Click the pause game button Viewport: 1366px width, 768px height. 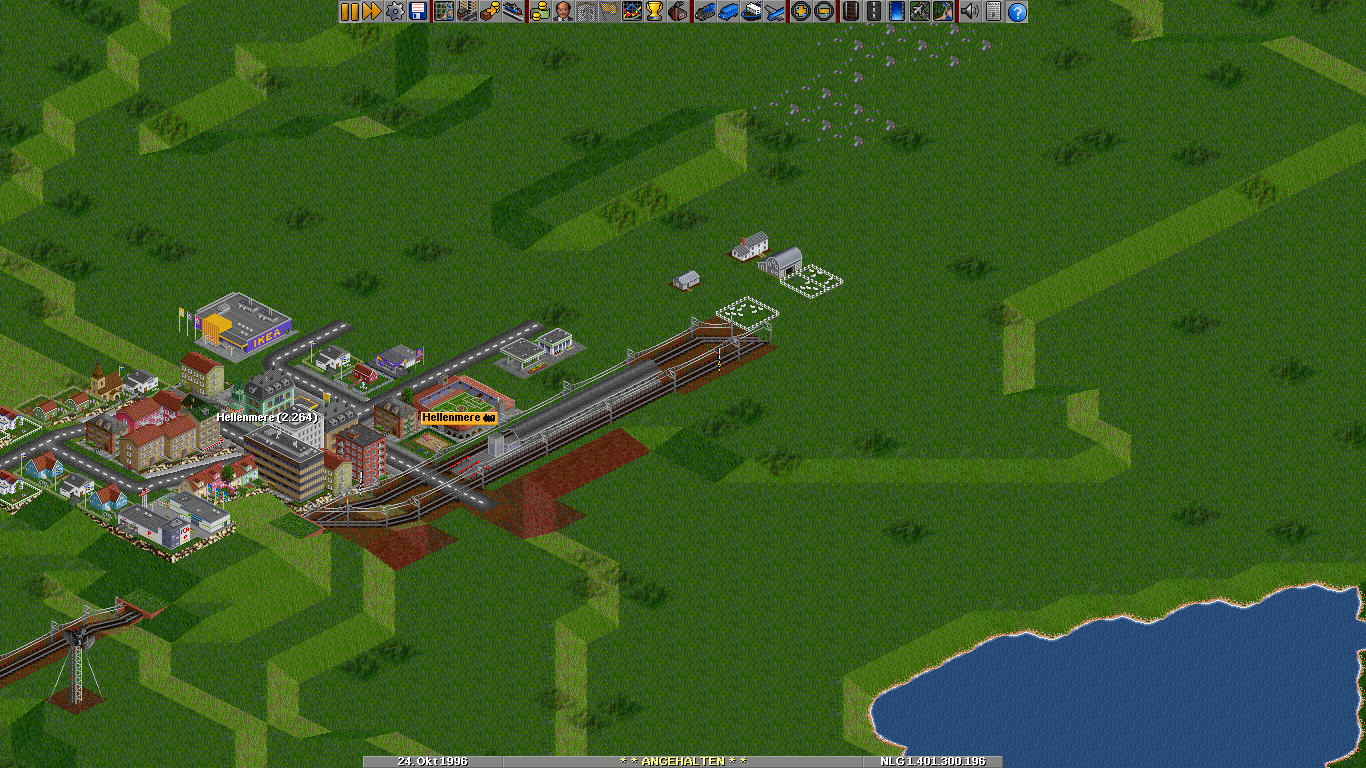(x=349, y=12)
